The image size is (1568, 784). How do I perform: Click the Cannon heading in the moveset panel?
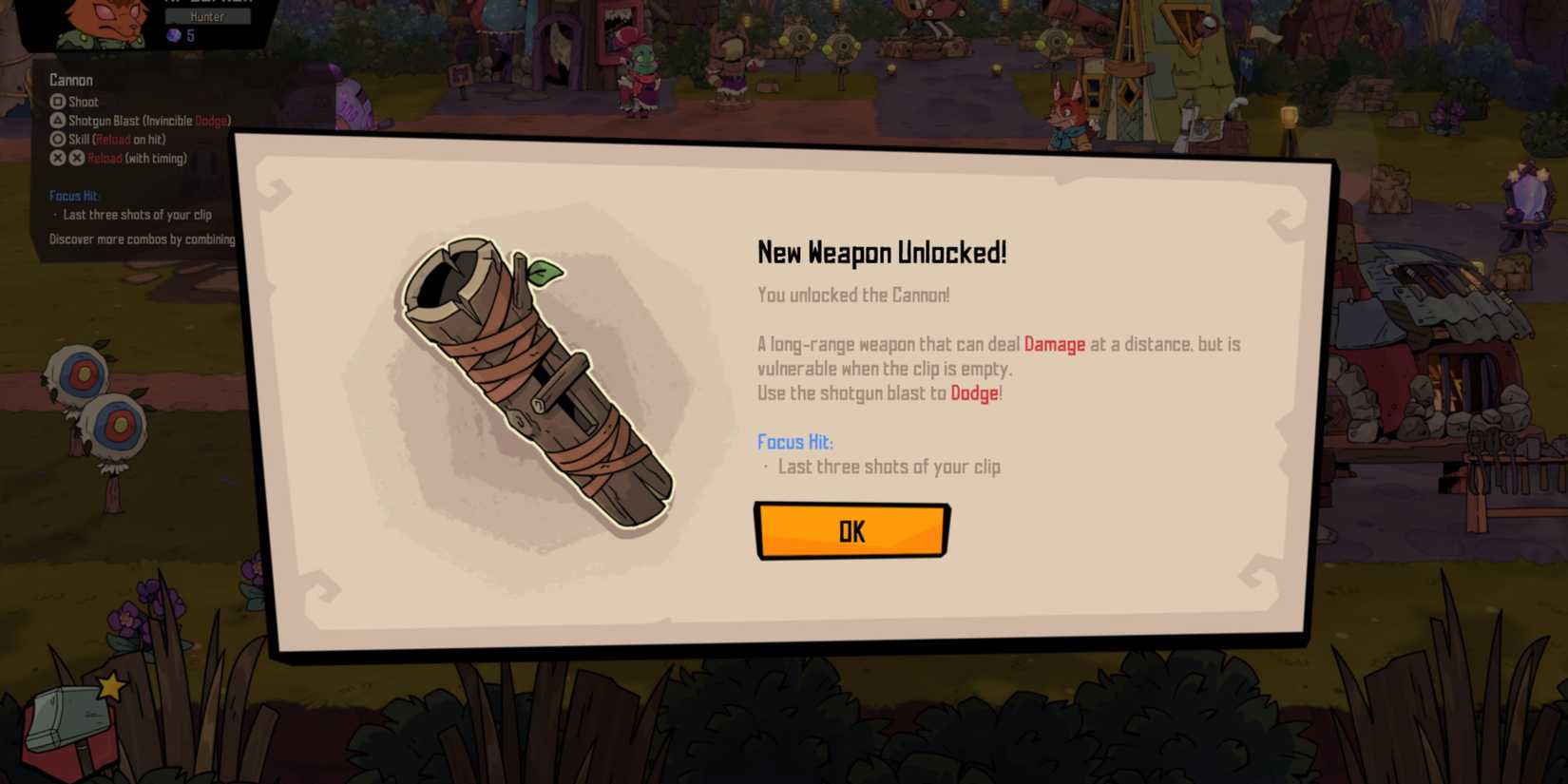(70, 80)
